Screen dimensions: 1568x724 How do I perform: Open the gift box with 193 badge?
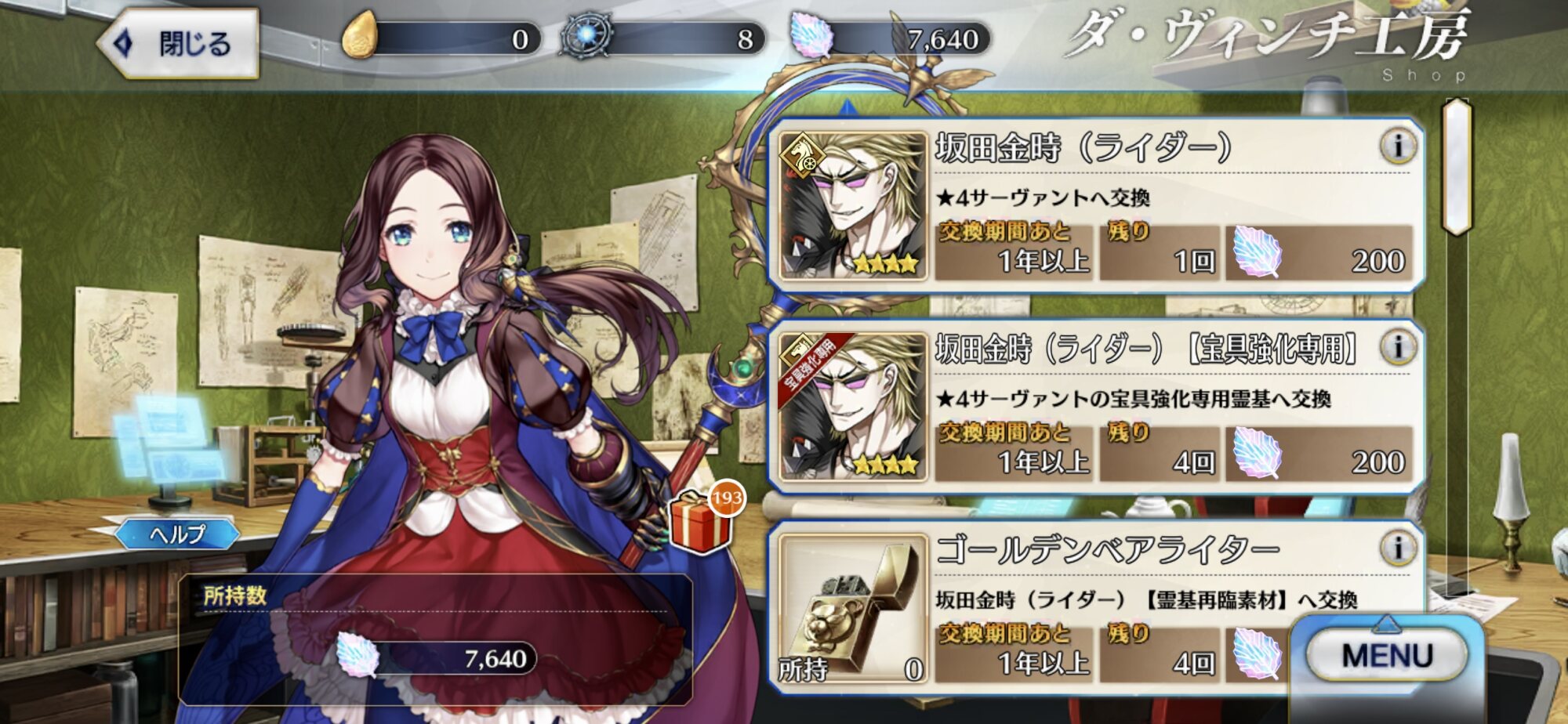click(700, 521)
